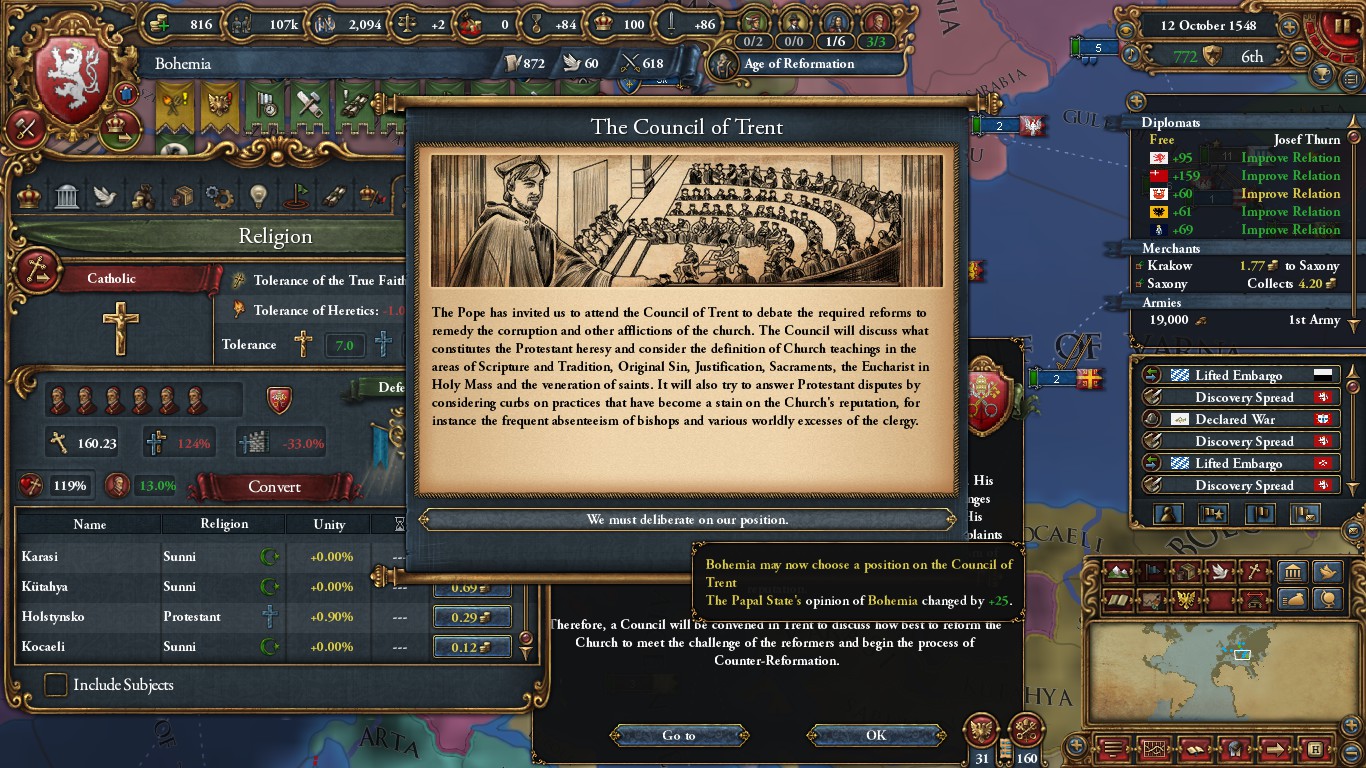1366x768 pixels.
Task: Select the Holstynsko Protestant province row
Action: pyautogui.click(x=150, y=616)
